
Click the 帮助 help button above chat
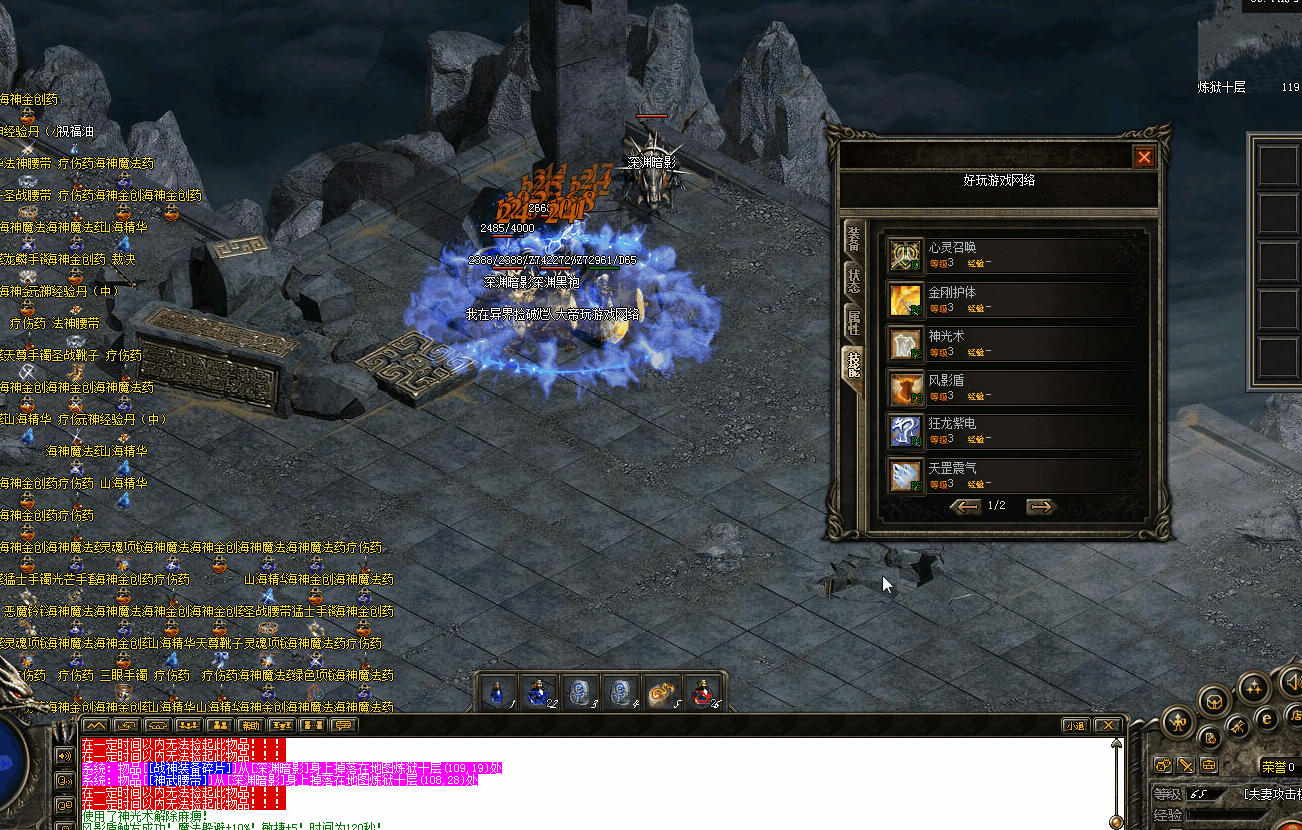click(250, 725)
